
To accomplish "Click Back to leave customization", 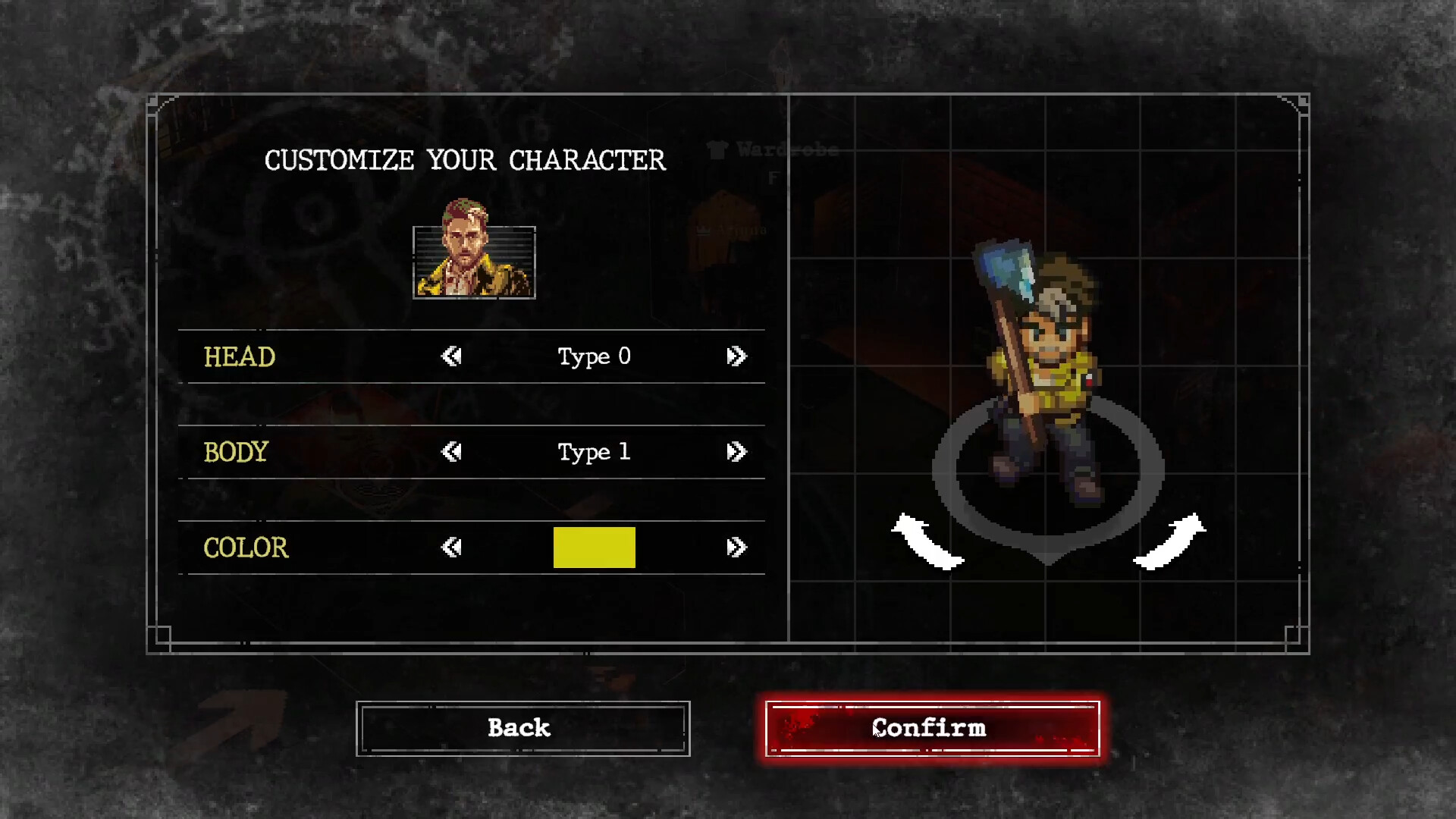I will [x=522, y=728].
